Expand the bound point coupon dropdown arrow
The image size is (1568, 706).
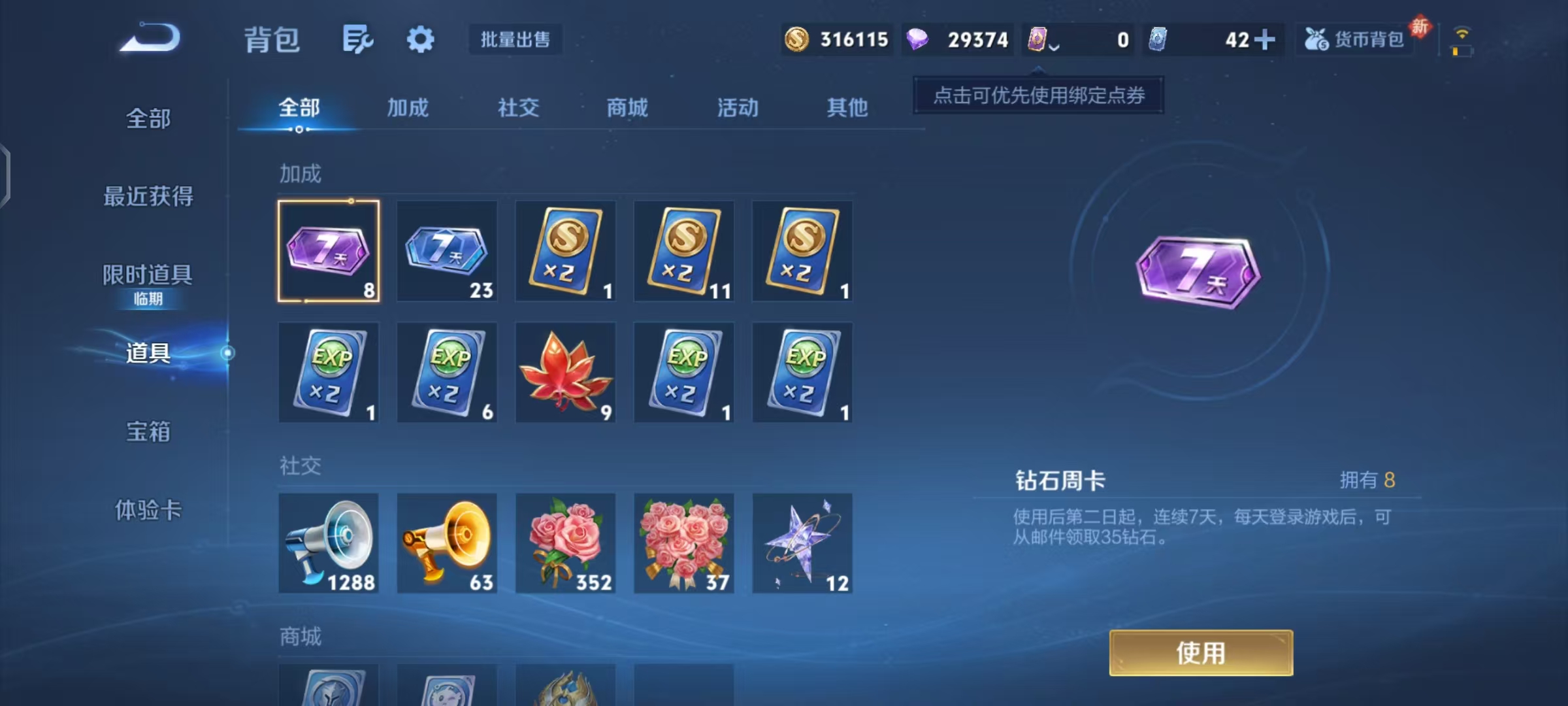(1053, 46)
